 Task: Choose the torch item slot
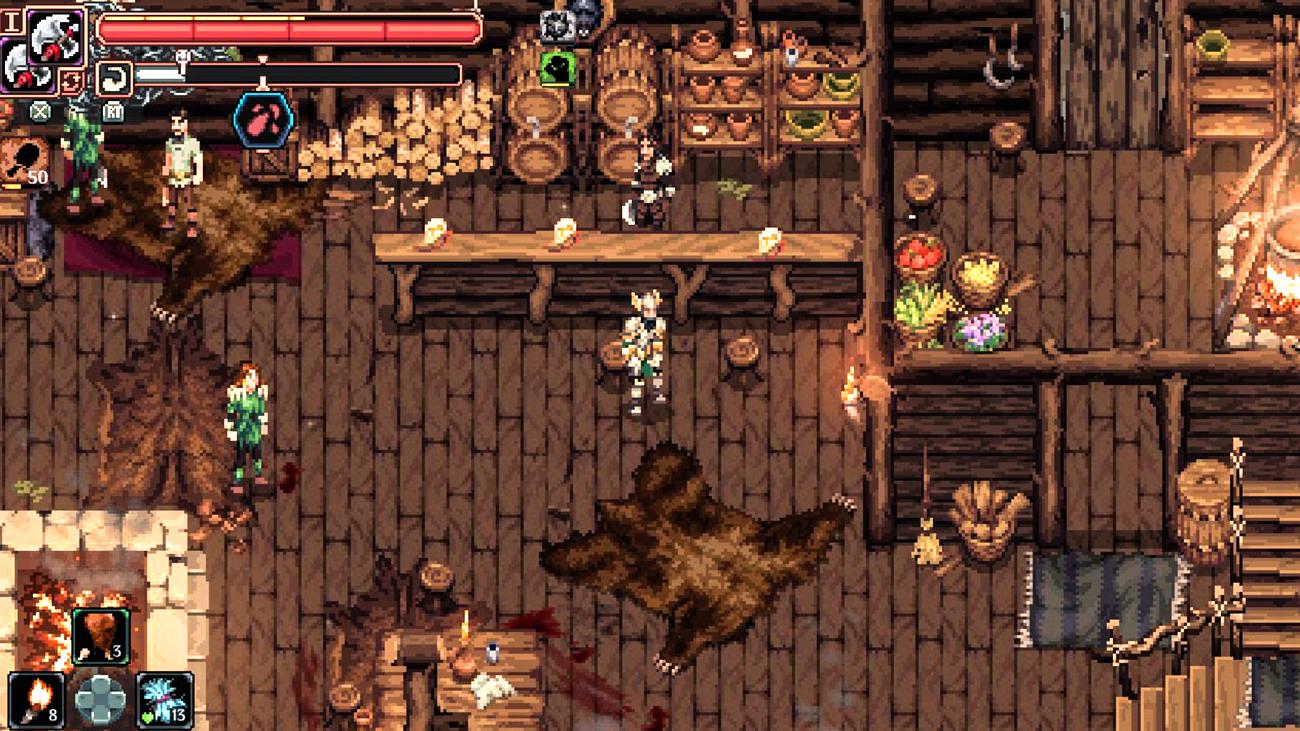tap(36, 698)
